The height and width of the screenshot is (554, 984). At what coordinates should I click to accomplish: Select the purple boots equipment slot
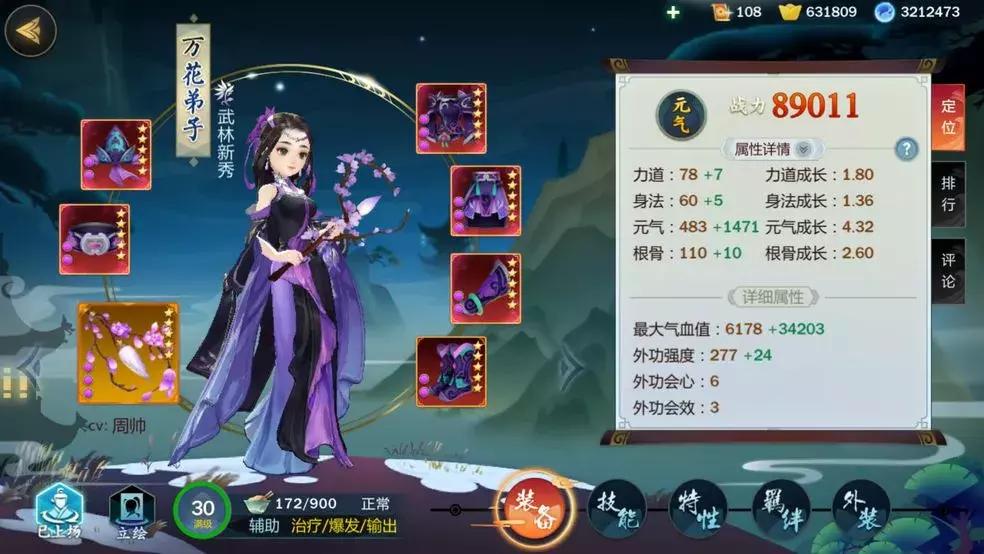point(451,371)
